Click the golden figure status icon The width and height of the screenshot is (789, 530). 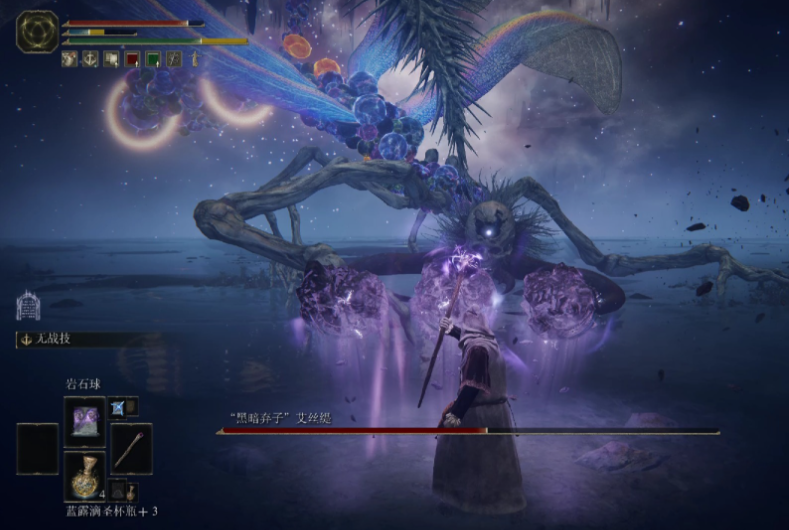coord(194,59)
